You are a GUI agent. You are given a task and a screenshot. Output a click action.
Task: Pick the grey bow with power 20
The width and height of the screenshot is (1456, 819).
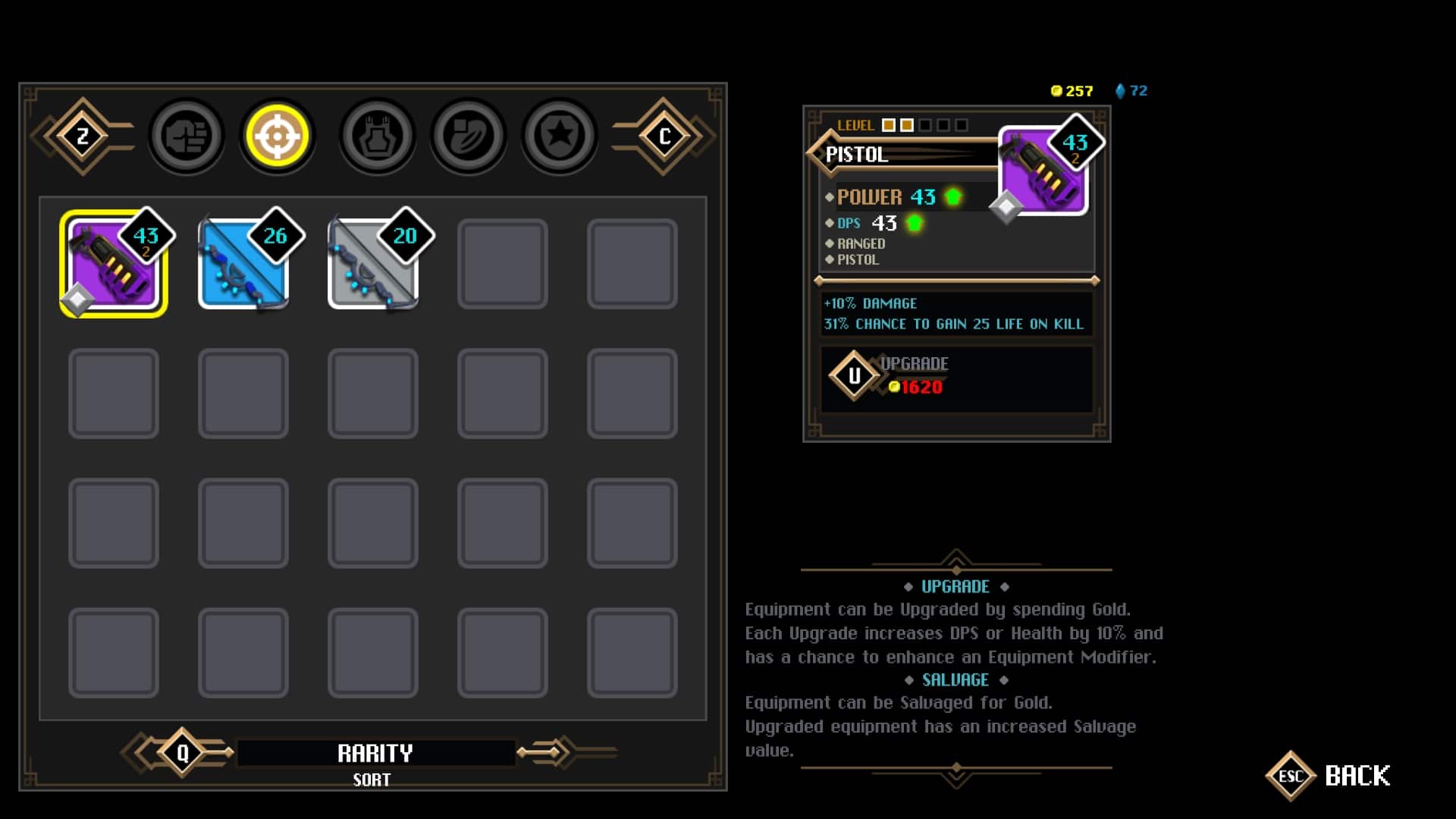point(373,264)
